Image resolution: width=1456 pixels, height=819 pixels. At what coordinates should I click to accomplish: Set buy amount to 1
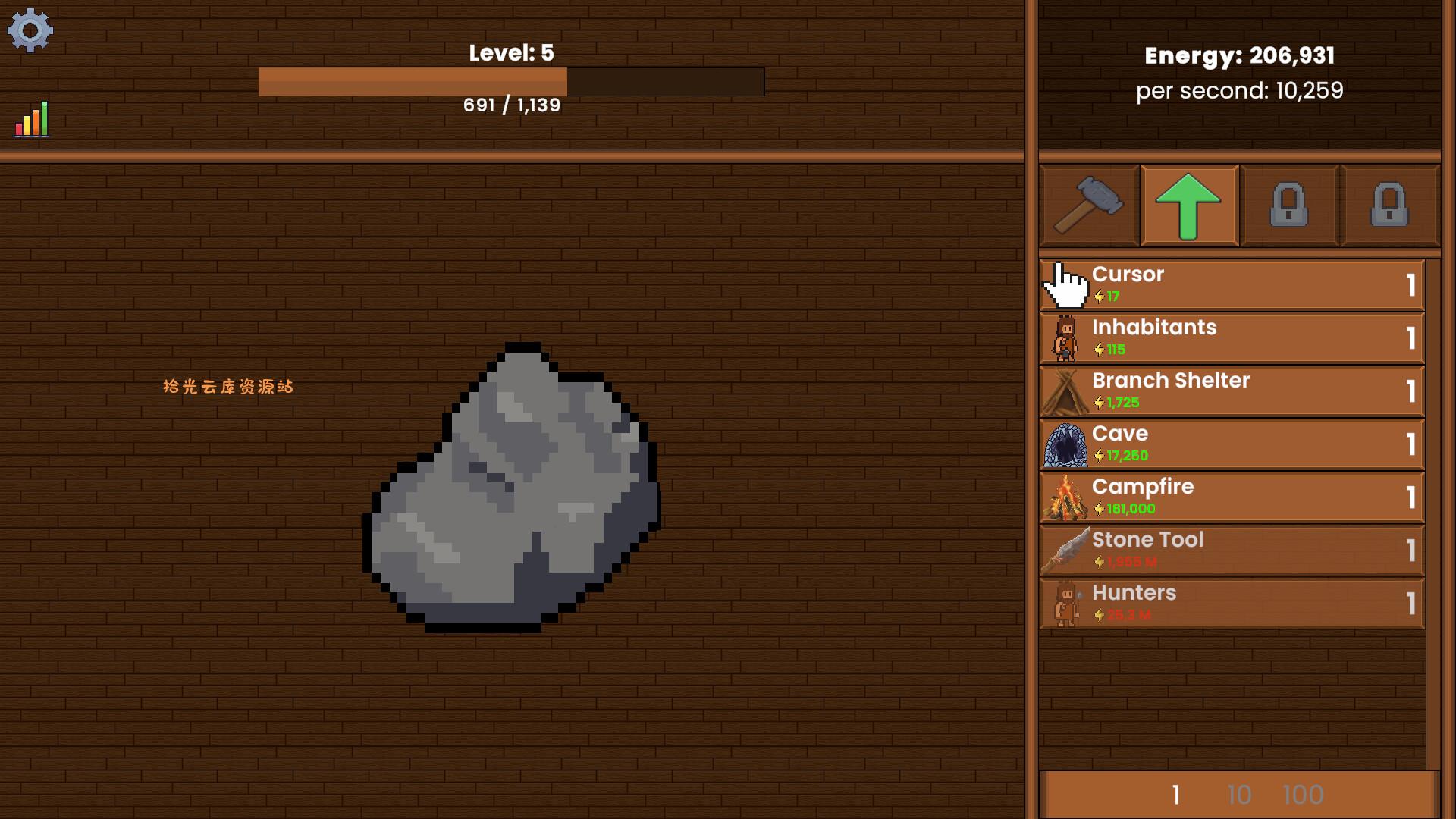coord(1175,795)
